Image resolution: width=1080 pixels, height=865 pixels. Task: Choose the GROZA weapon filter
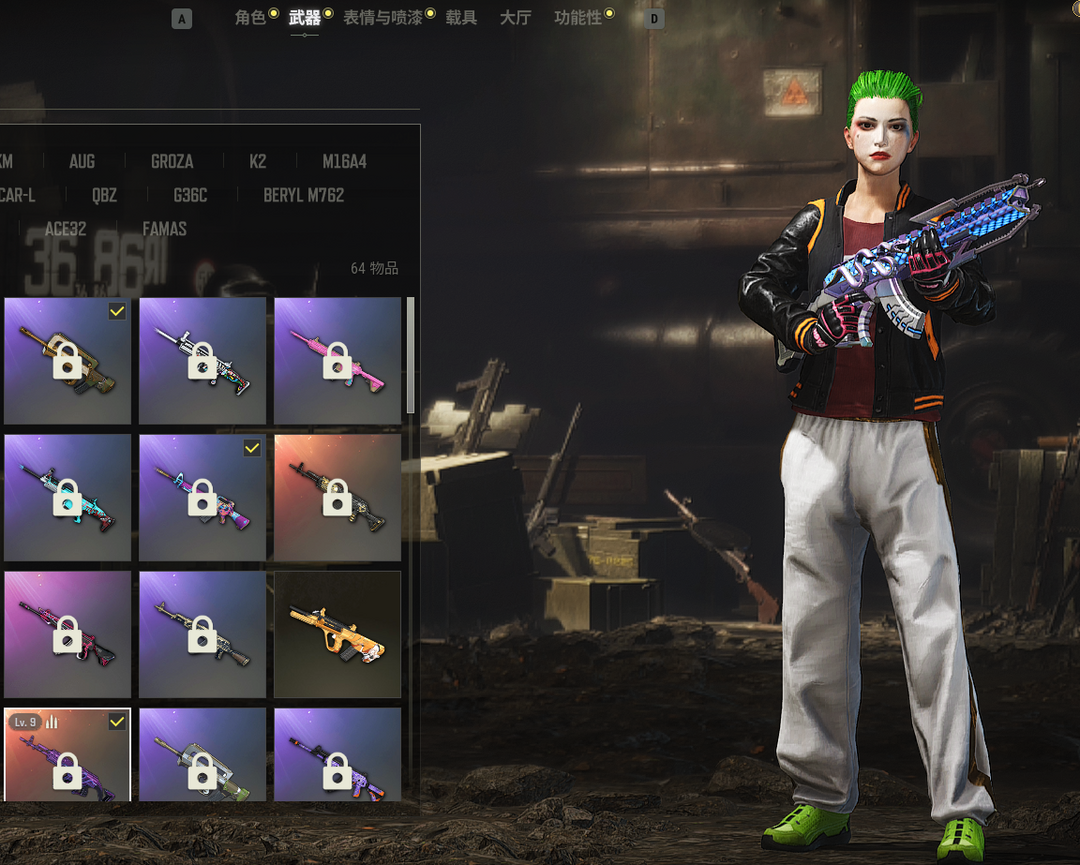172,162
